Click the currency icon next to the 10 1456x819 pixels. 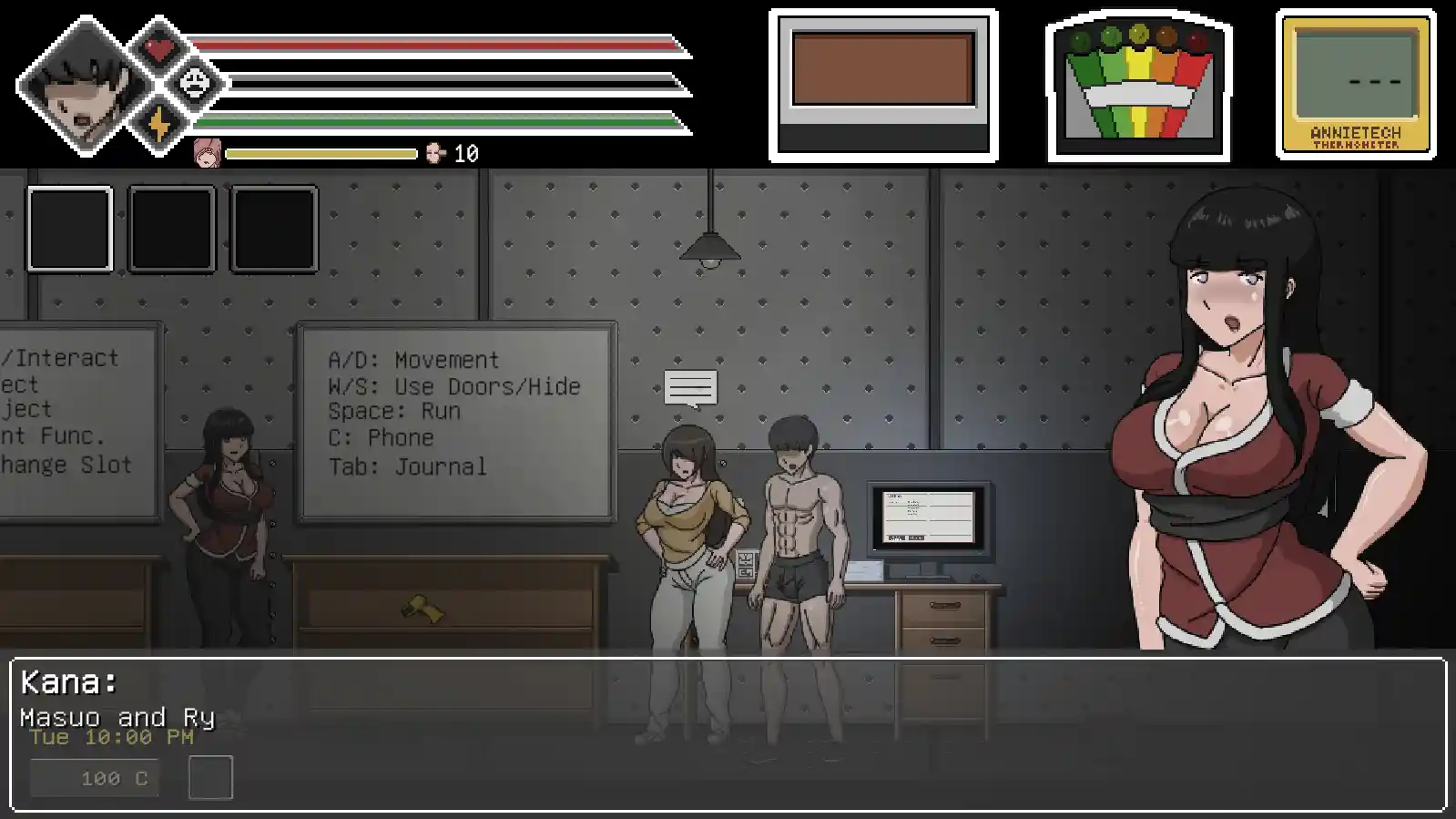click(x=436, y=154)
